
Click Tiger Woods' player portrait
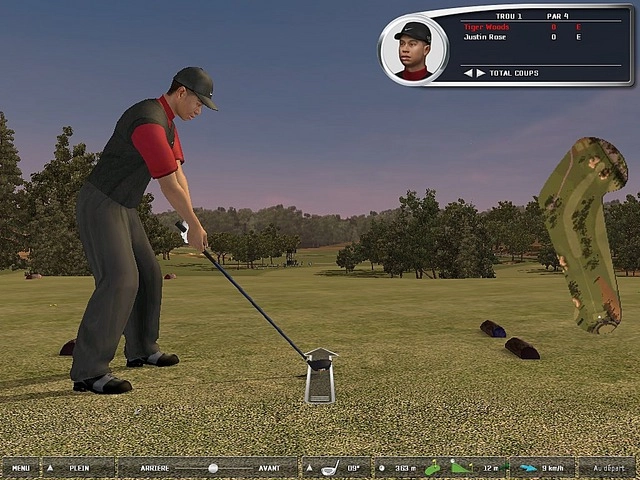[412, 50]
